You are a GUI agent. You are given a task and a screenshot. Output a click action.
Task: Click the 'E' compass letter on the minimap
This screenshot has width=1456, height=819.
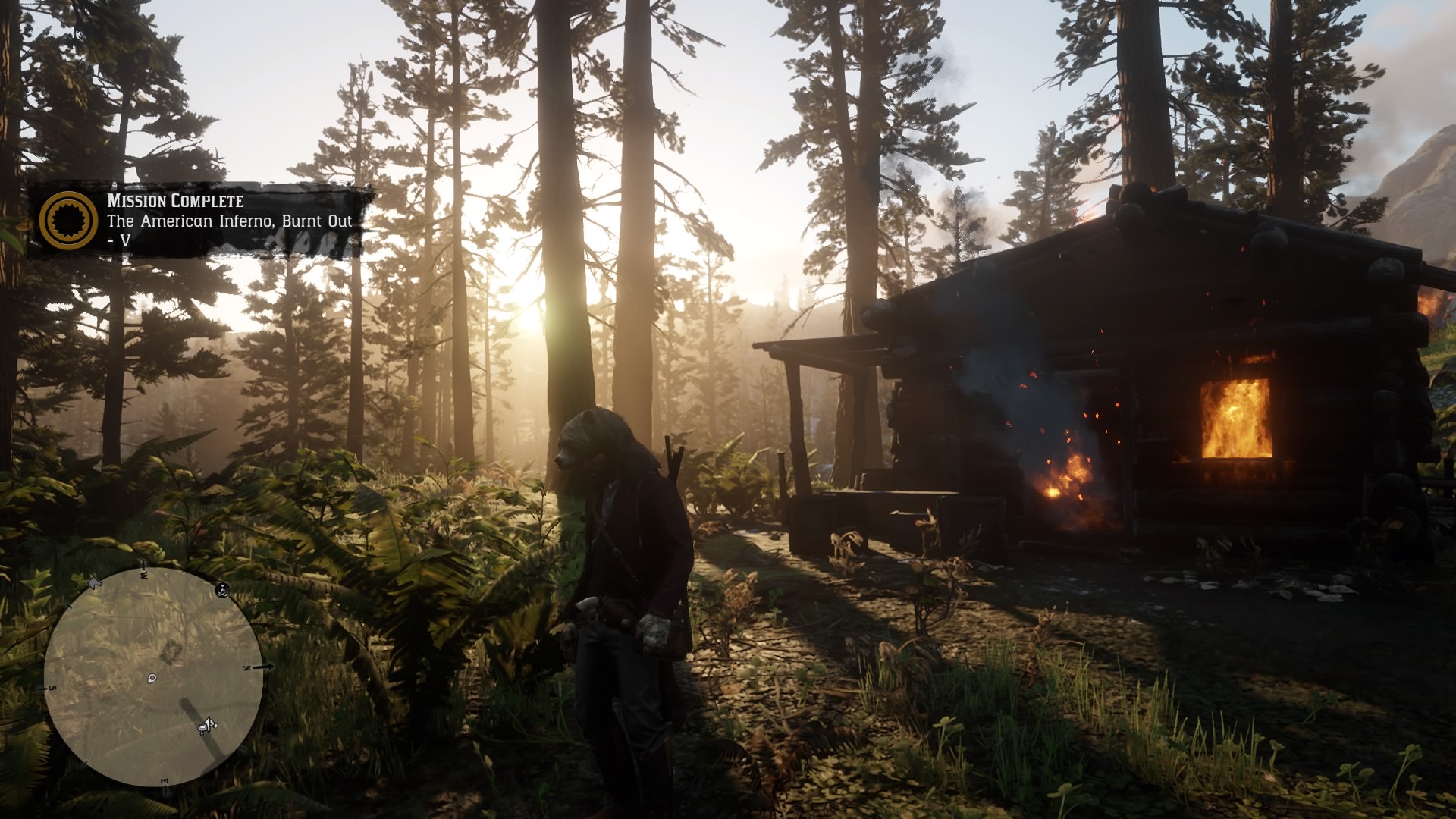point(165,780)
